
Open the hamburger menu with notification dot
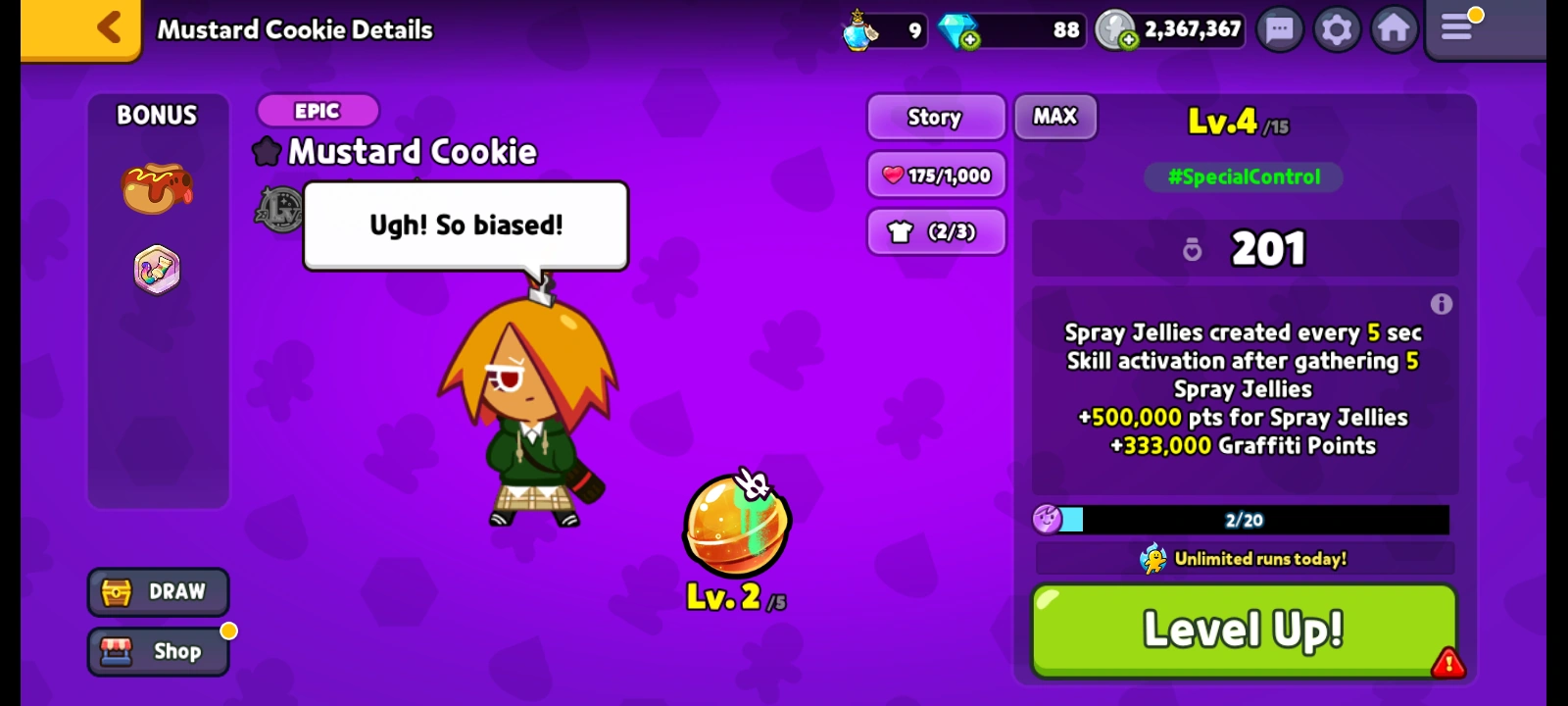(1457, 29)
